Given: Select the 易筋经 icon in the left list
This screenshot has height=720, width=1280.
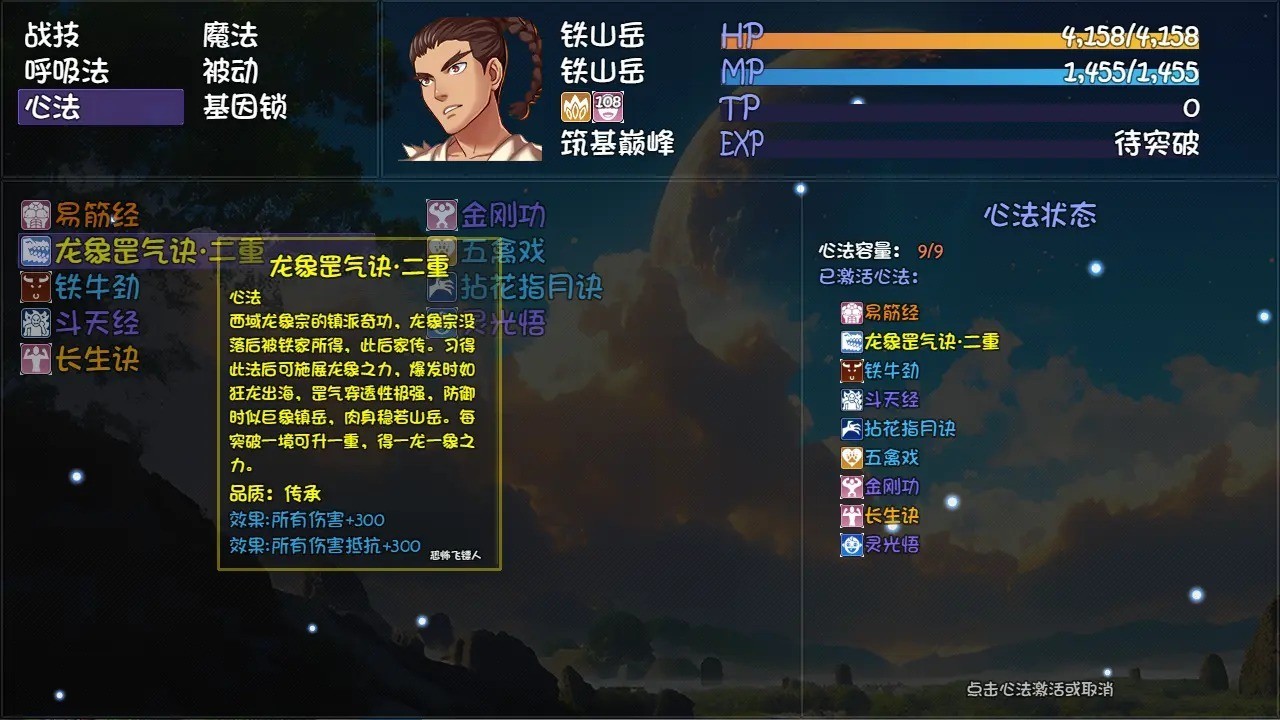Looking at the screenshot, I should click(x=35, y=214).
